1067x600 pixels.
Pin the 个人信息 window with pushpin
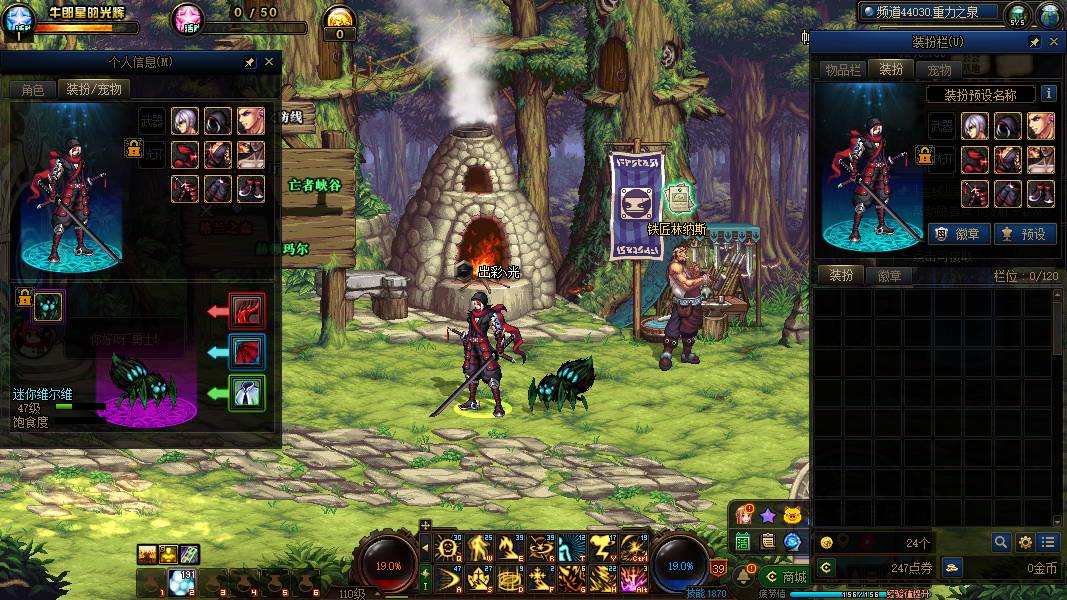pos(249,62)
